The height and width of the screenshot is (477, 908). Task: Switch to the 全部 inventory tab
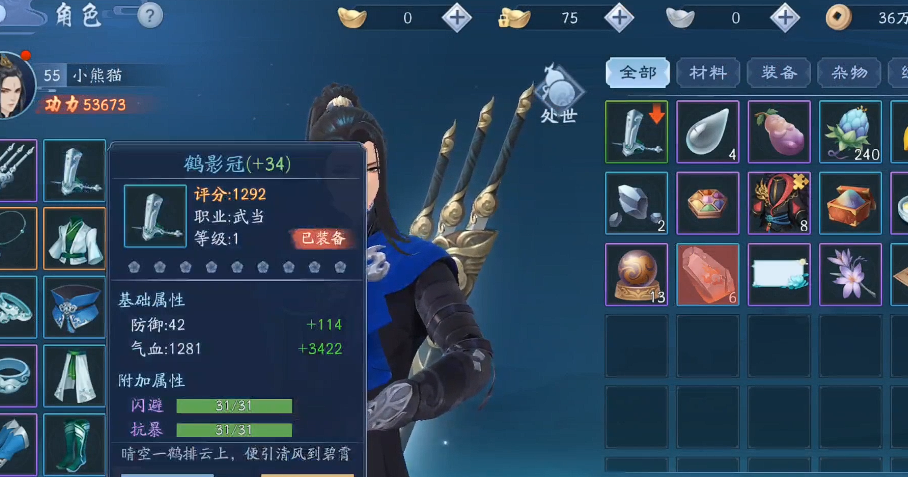[638, 73]
